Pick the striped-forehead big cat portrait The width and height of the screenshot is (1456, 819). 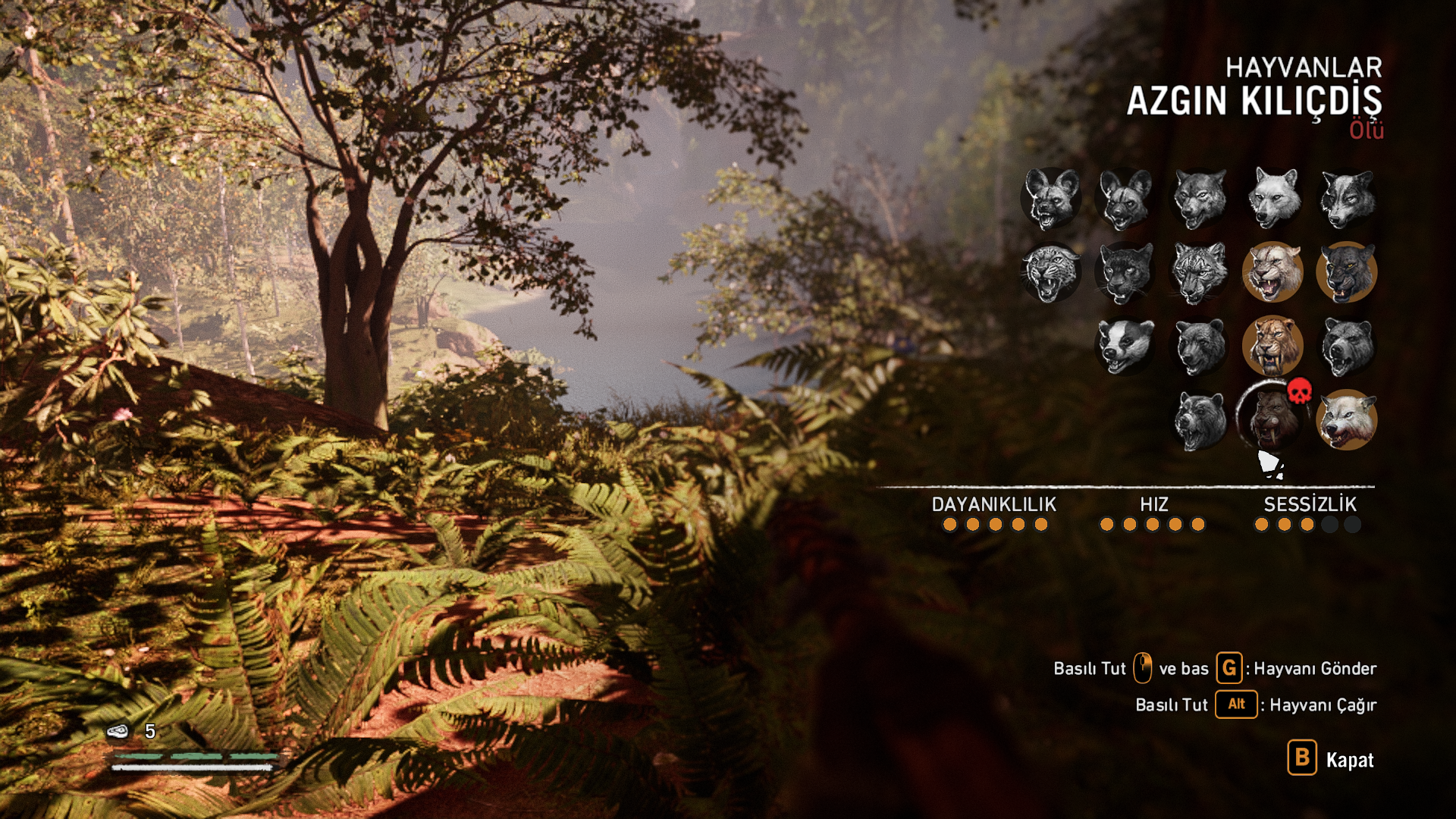(1199, 272)
